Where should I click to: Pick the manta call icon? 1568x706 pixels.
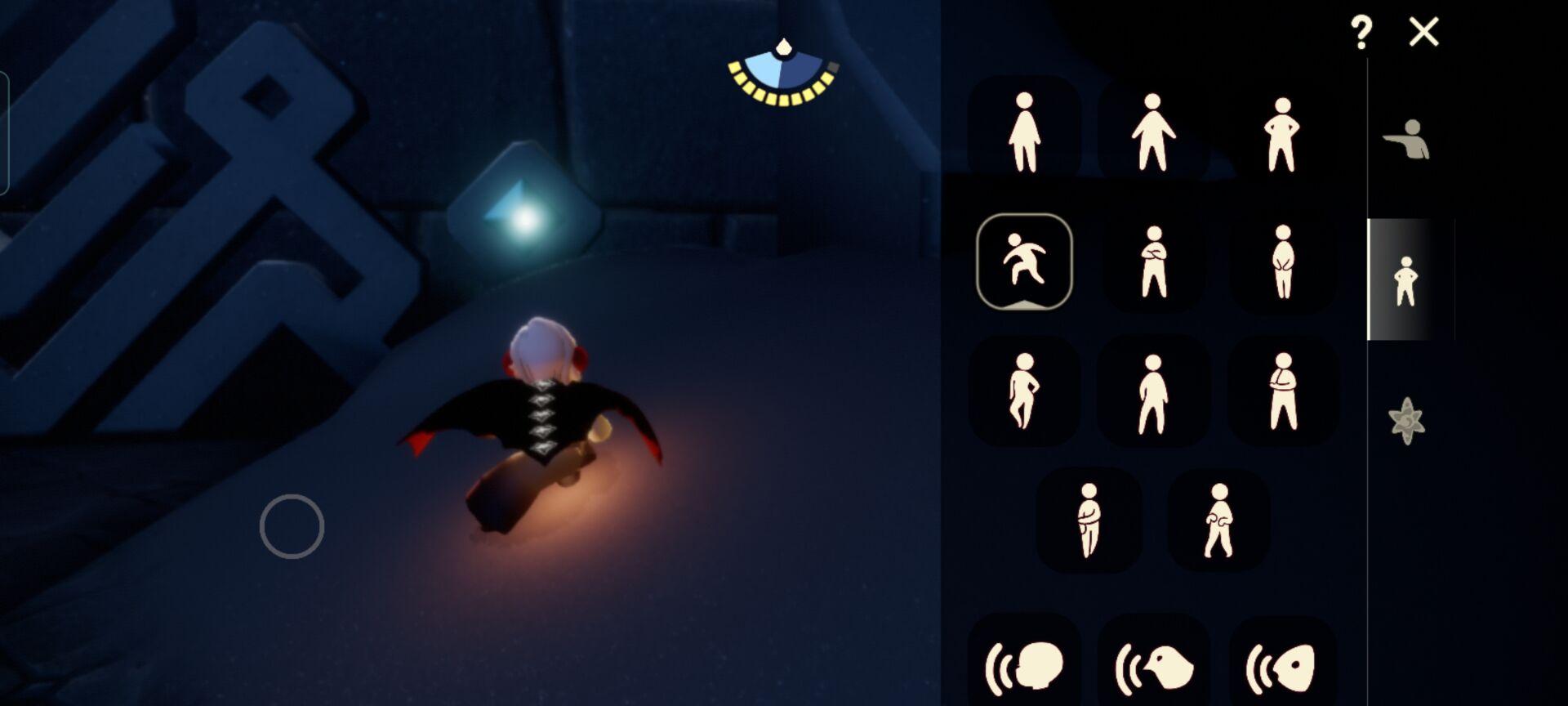[1281, 667]
